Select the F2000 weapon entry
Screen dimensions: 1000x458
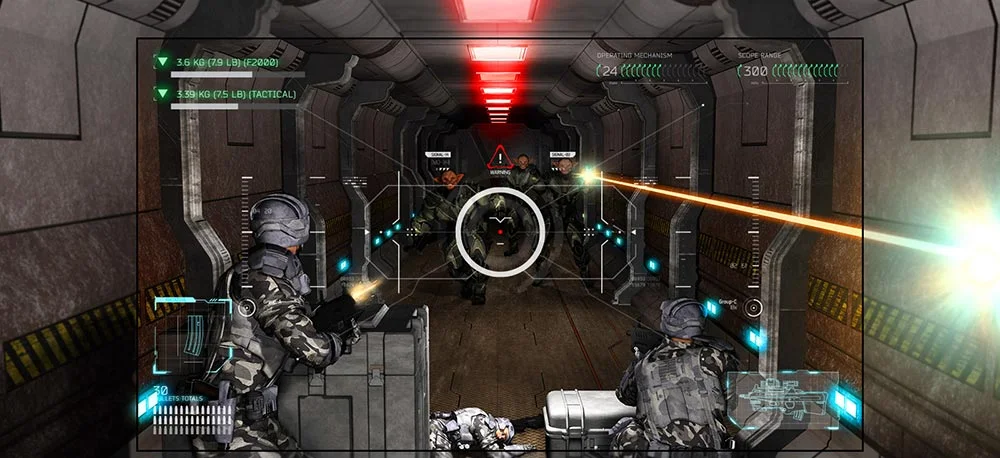[x=226, y=62]
